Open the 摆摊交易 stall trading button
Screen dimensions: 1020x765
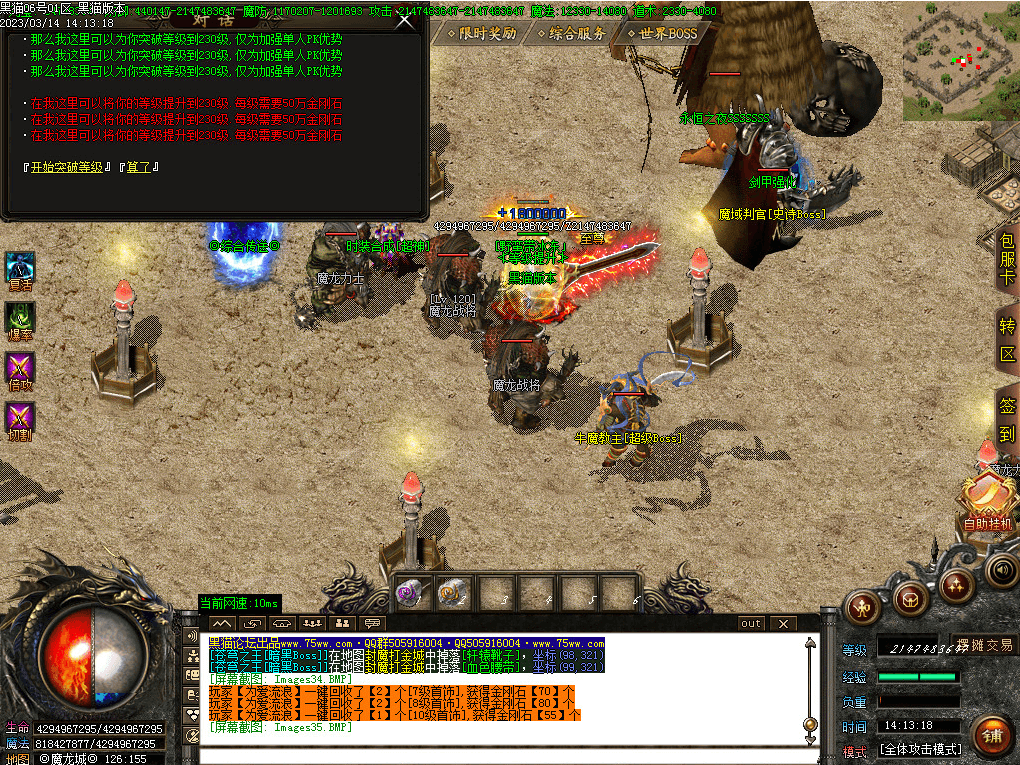coord(984,645)
